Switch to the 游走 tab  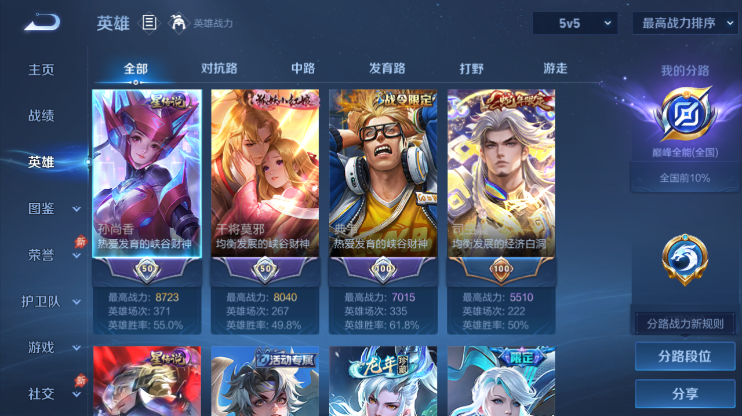pyautogui.click(x=555, y=69)
